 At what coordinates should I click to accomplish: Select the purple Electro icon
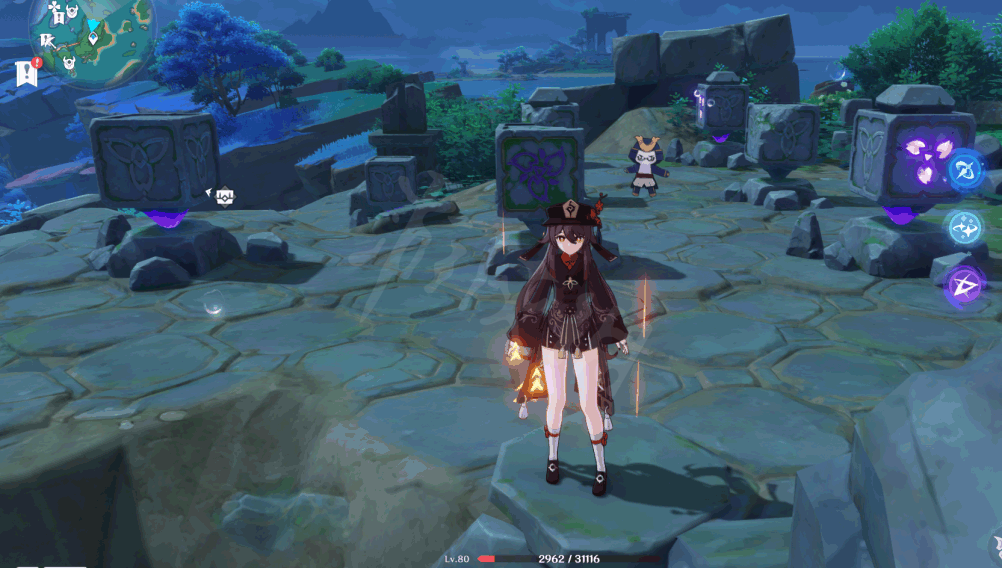click(965, 285)
